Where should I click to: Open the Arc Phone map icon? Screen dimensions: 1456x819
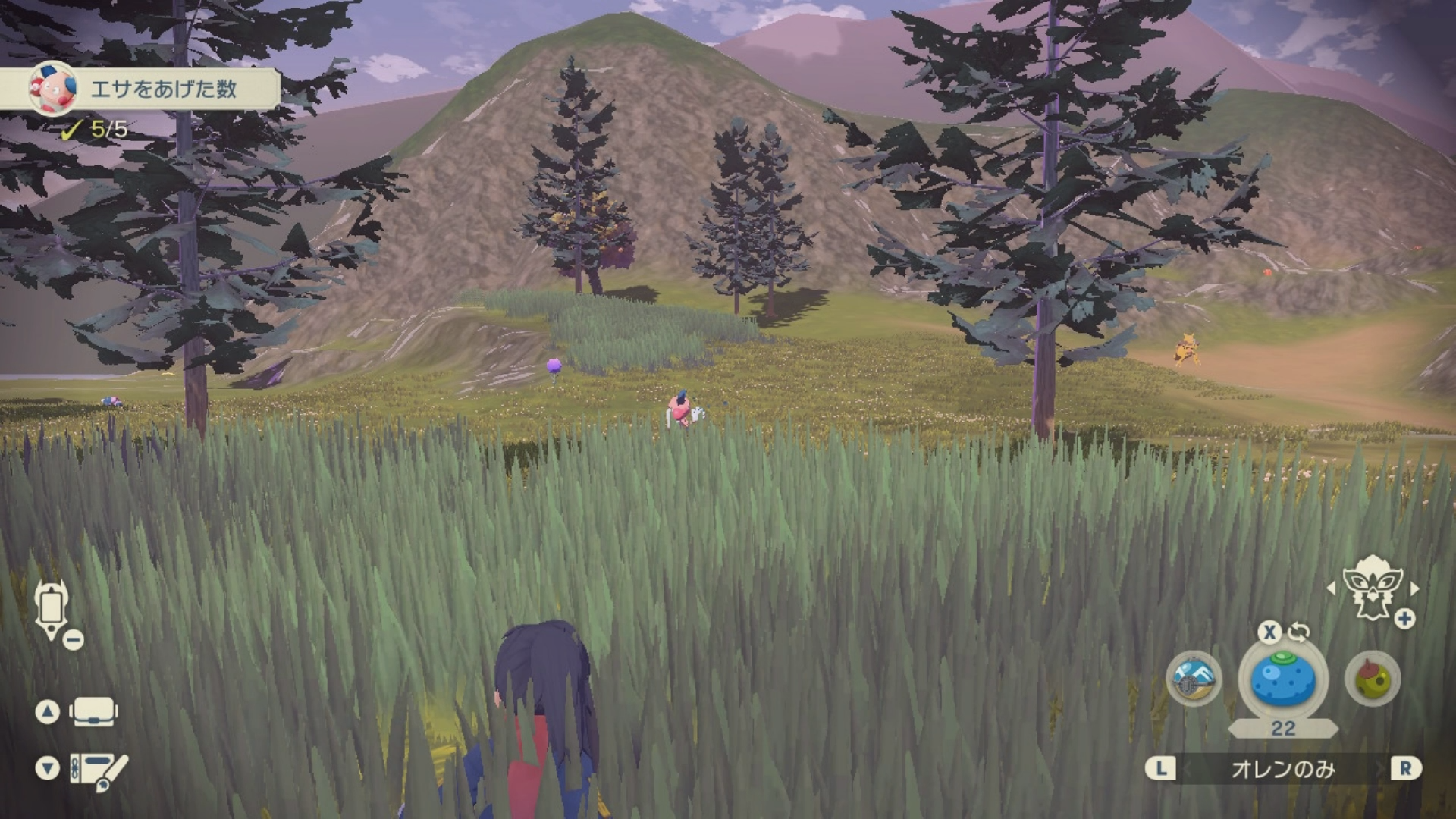52,609
